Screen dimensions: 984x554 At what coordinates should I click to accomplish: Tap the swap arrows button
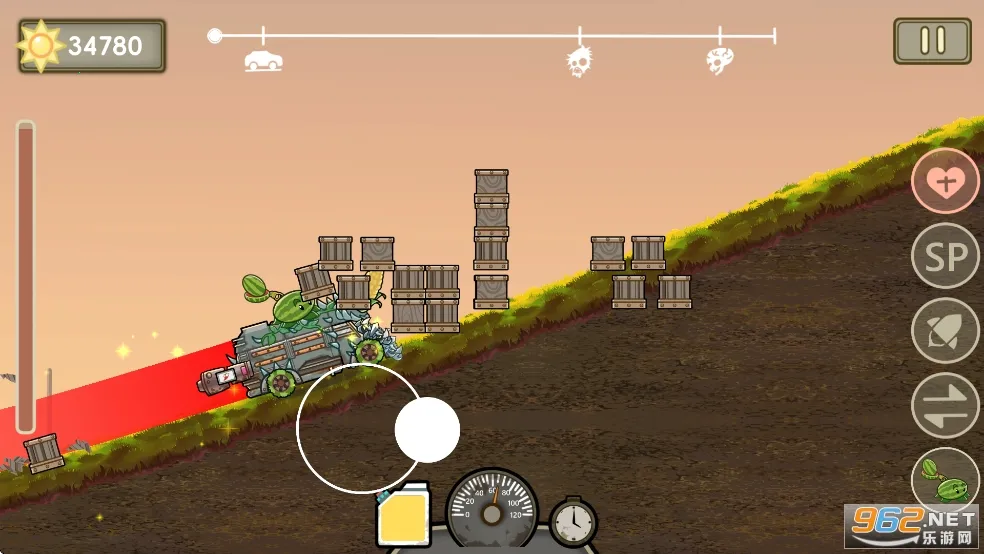(x=945, y=405)
